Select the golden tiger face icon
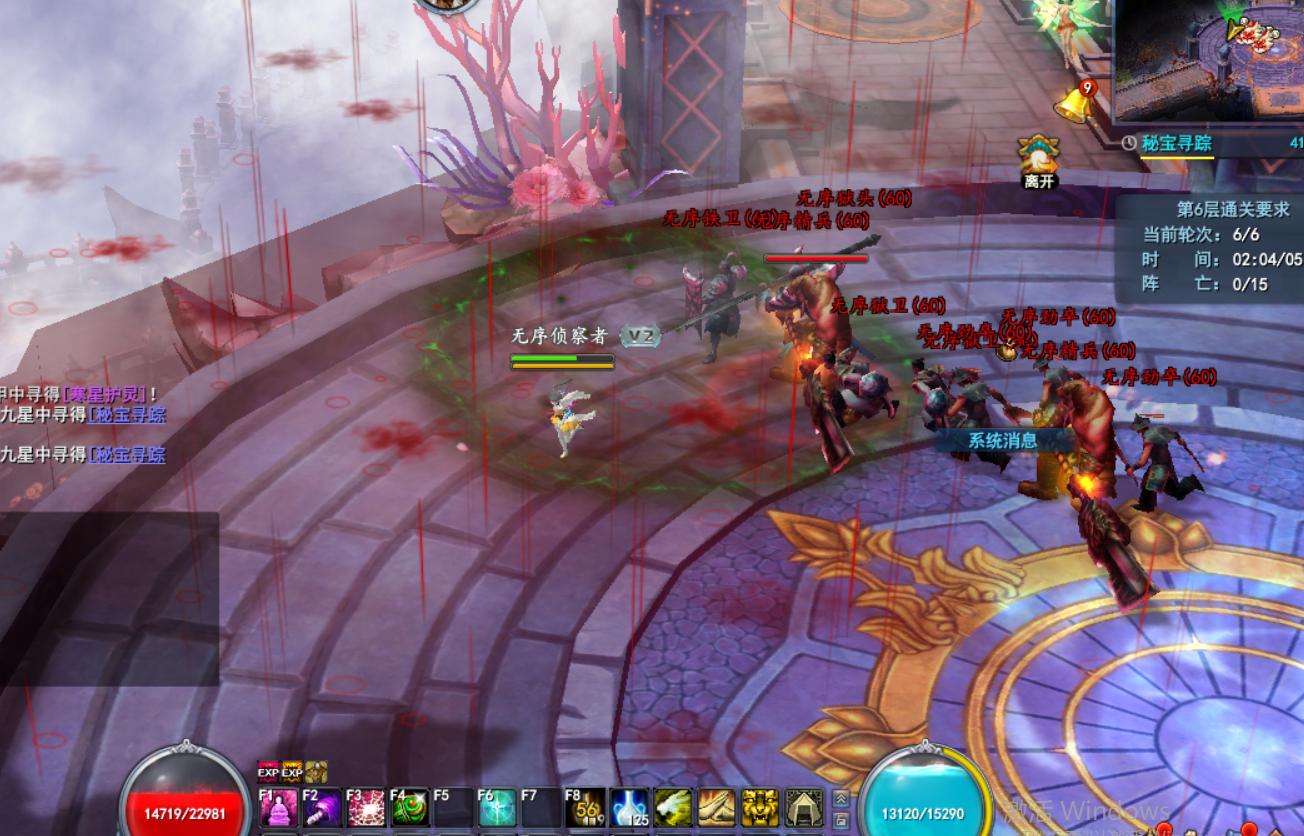The height and width of the screenshot is (836, 1304). [x=760, y=807]
